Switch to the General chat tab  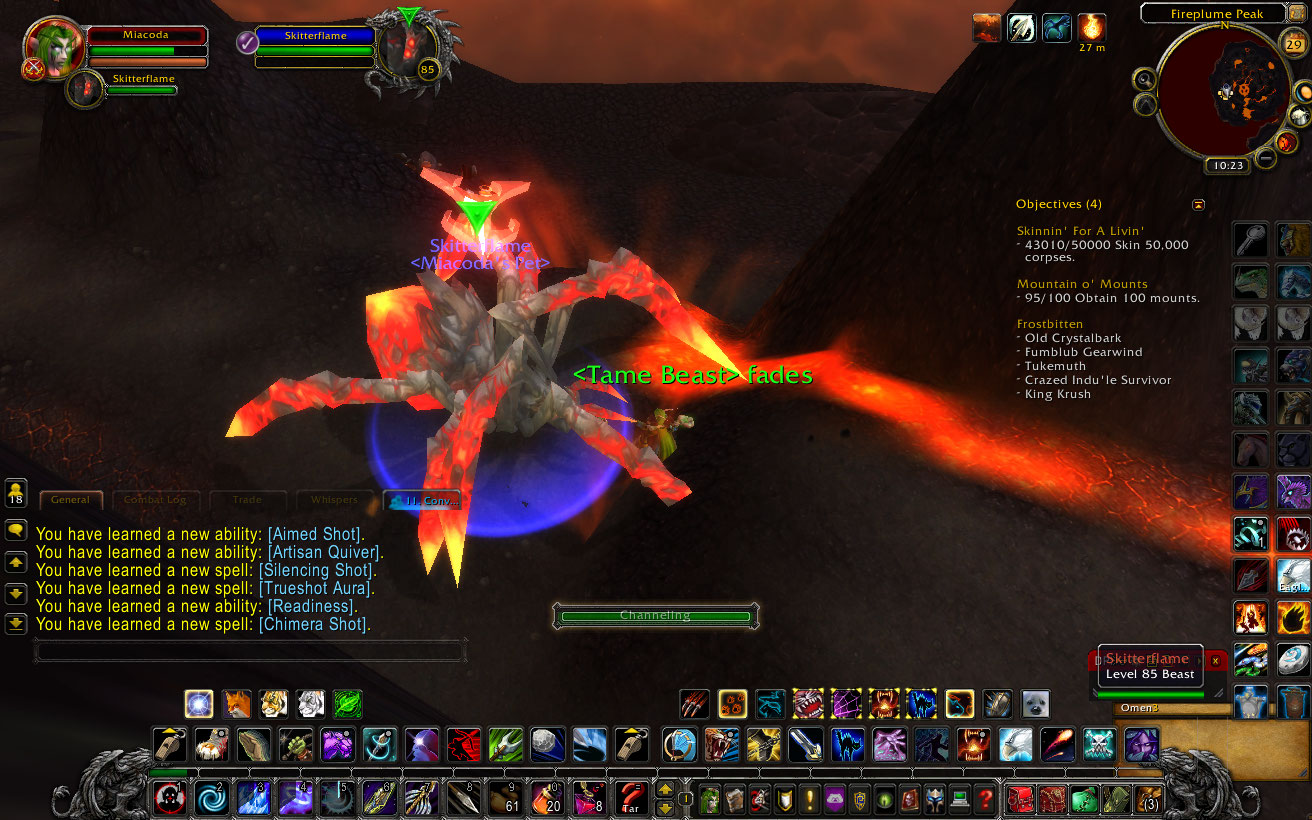click(x=70, y=499)
